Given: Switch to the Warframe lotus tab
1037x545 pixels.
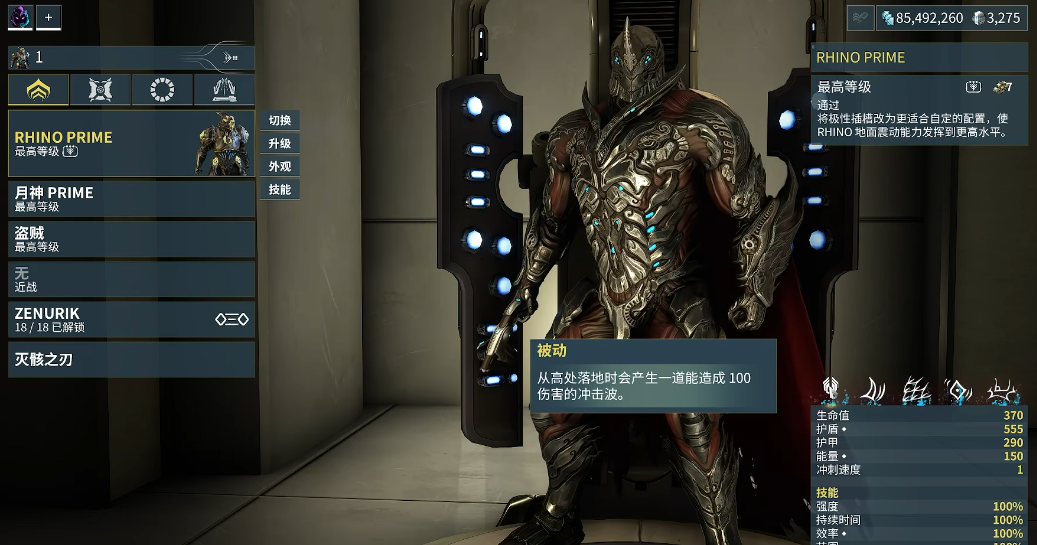Looking at the screenshot, I should [x=39, y=91].
